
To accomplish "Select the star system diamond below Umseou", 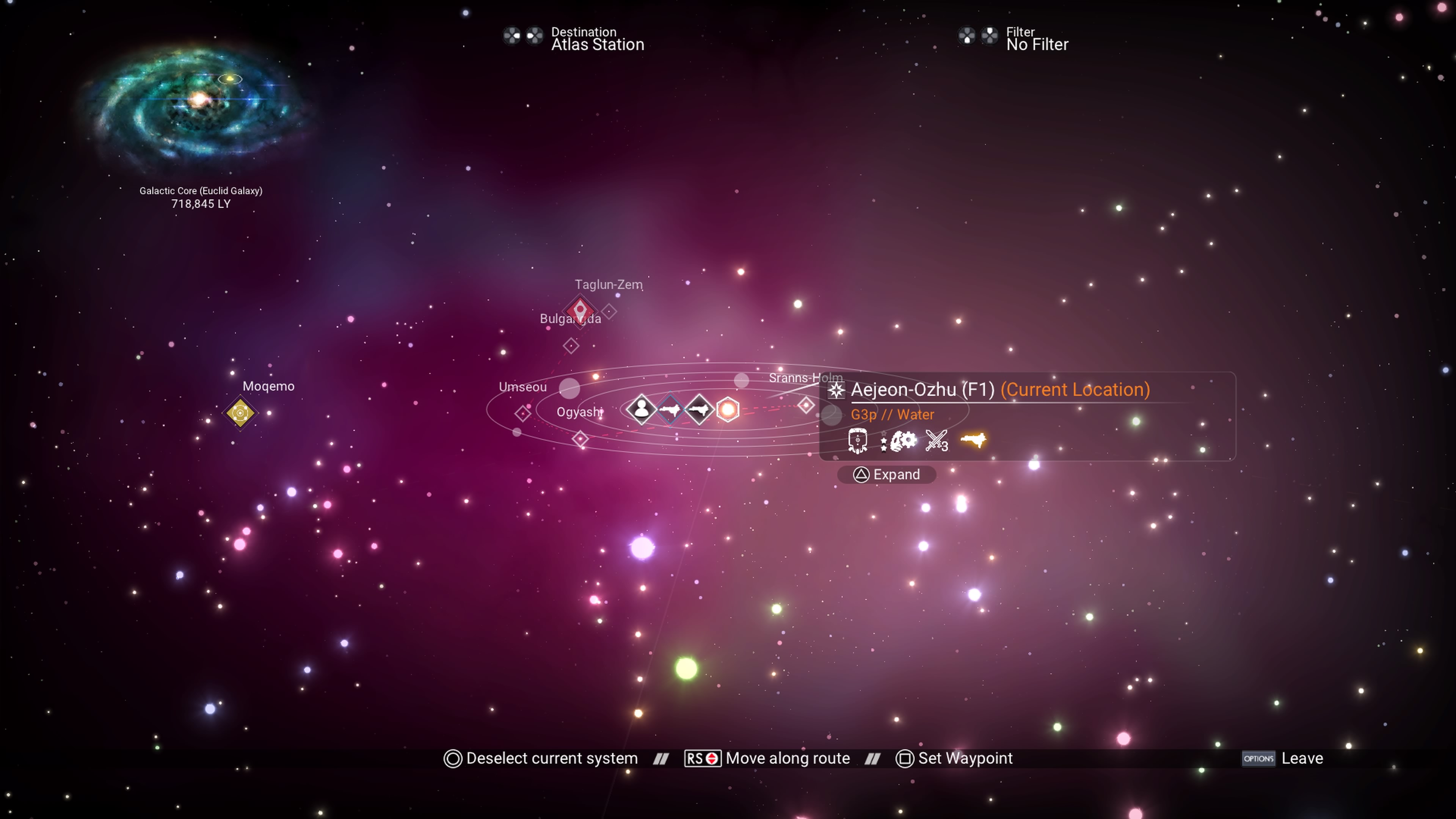I will coord(523,414).
